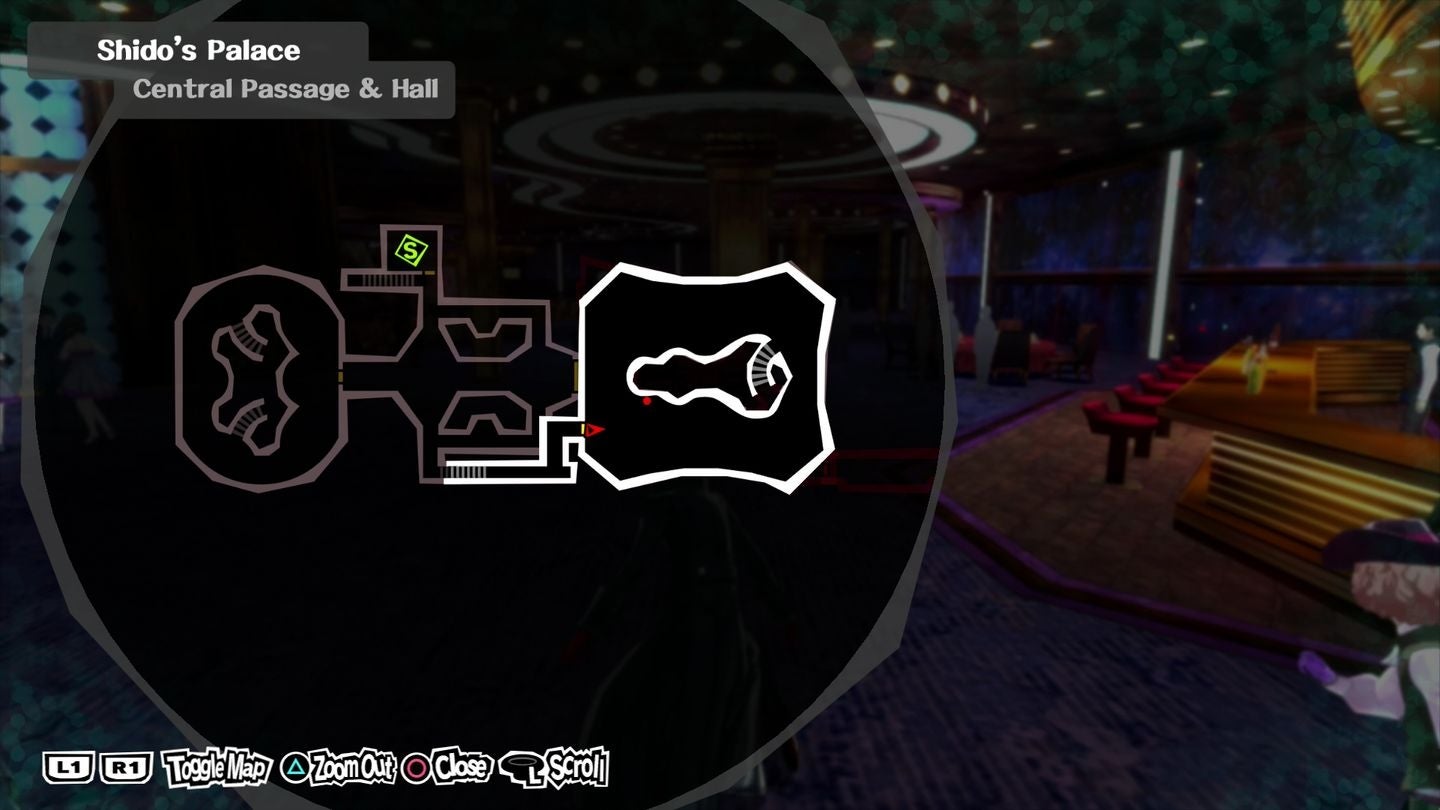This screenshot has height=810, width=1440.
Task: Click the Central Passage & Hall label
Action: click(x=286, y=88)
